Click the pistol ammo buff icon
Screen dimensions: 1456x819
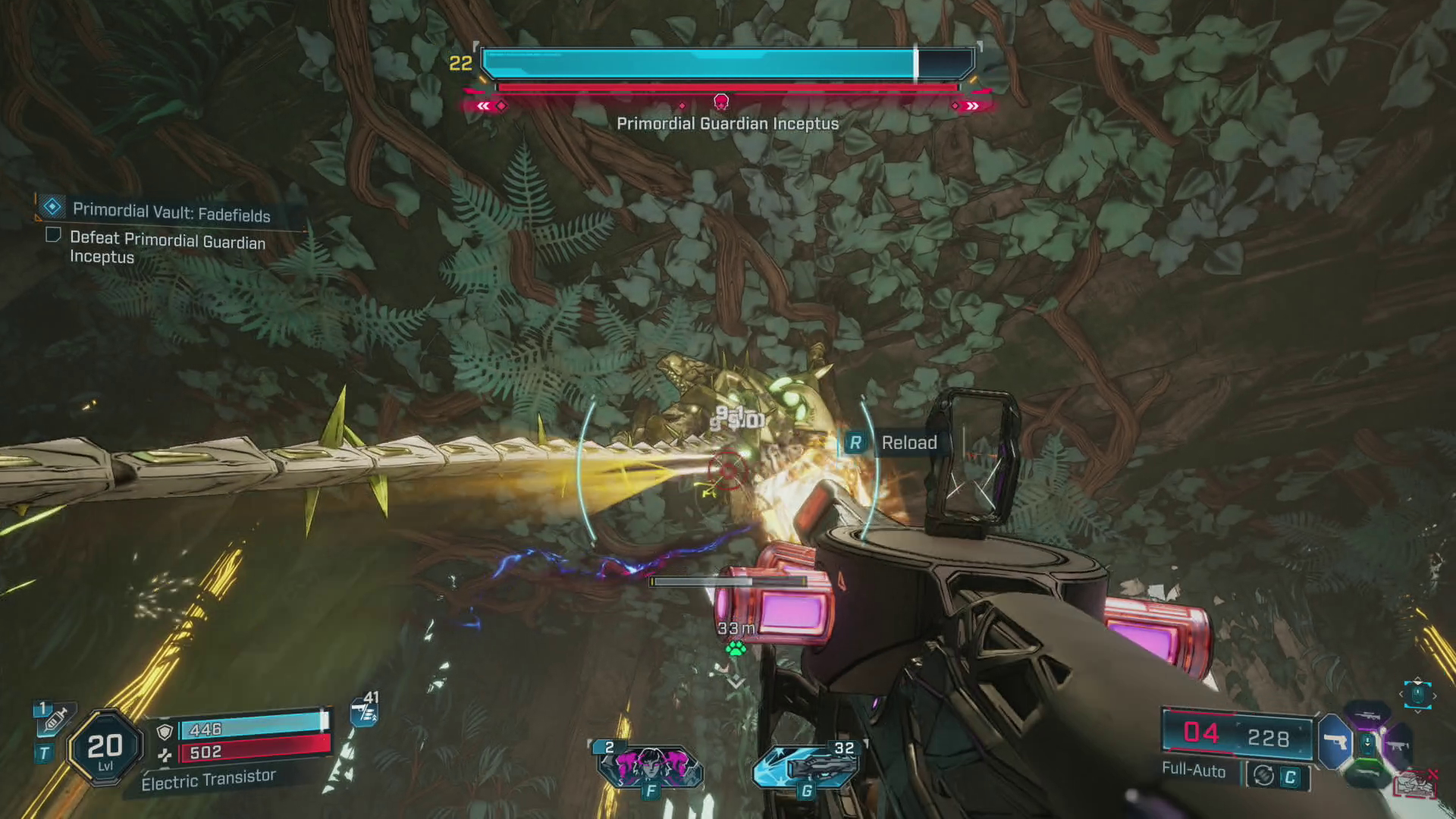[364, 712]
